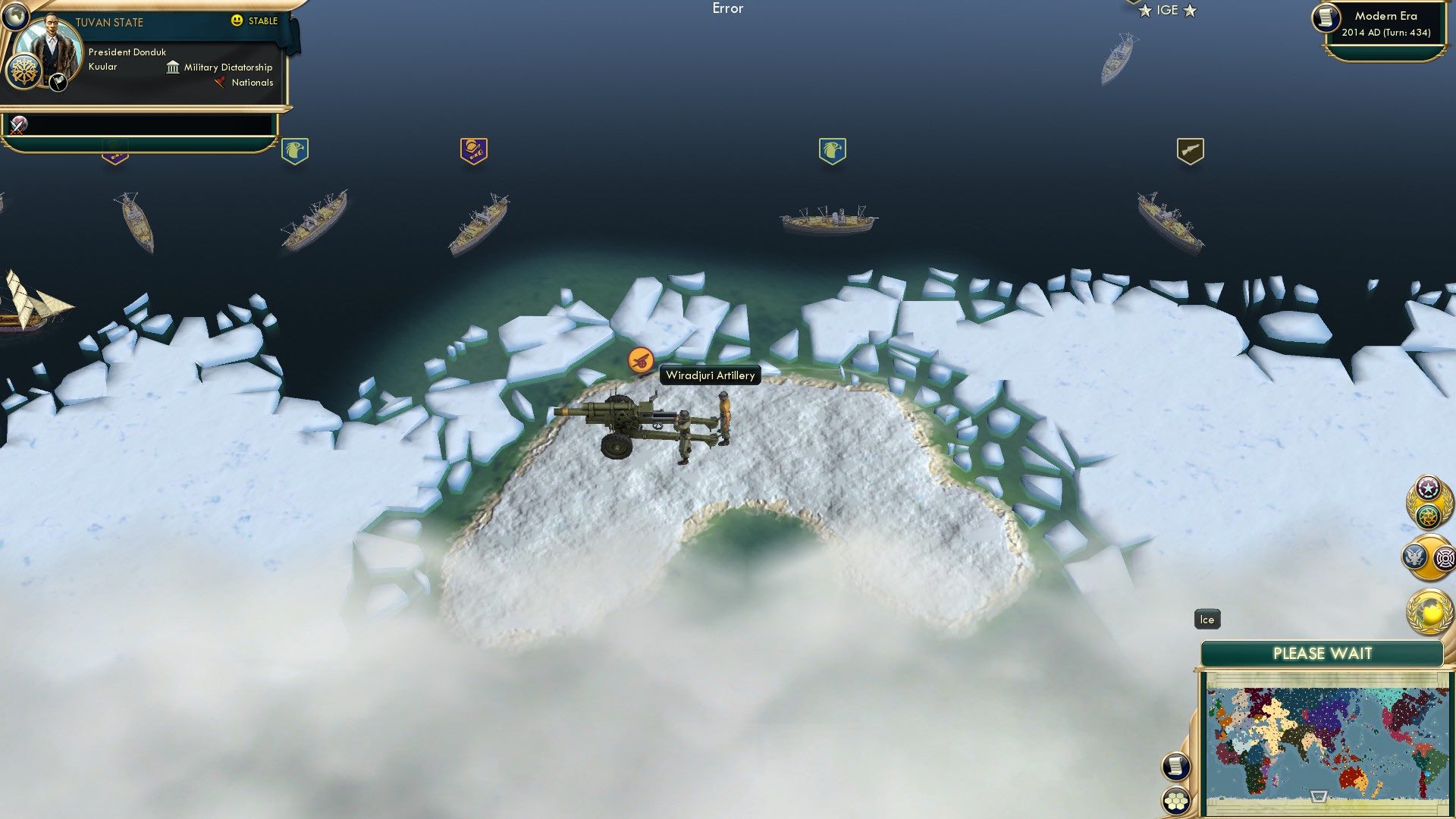The height and width of the screenshot is (819, 1456).
Task: Expand the strategic view flag button on portrait
Action: click(58, 82)
